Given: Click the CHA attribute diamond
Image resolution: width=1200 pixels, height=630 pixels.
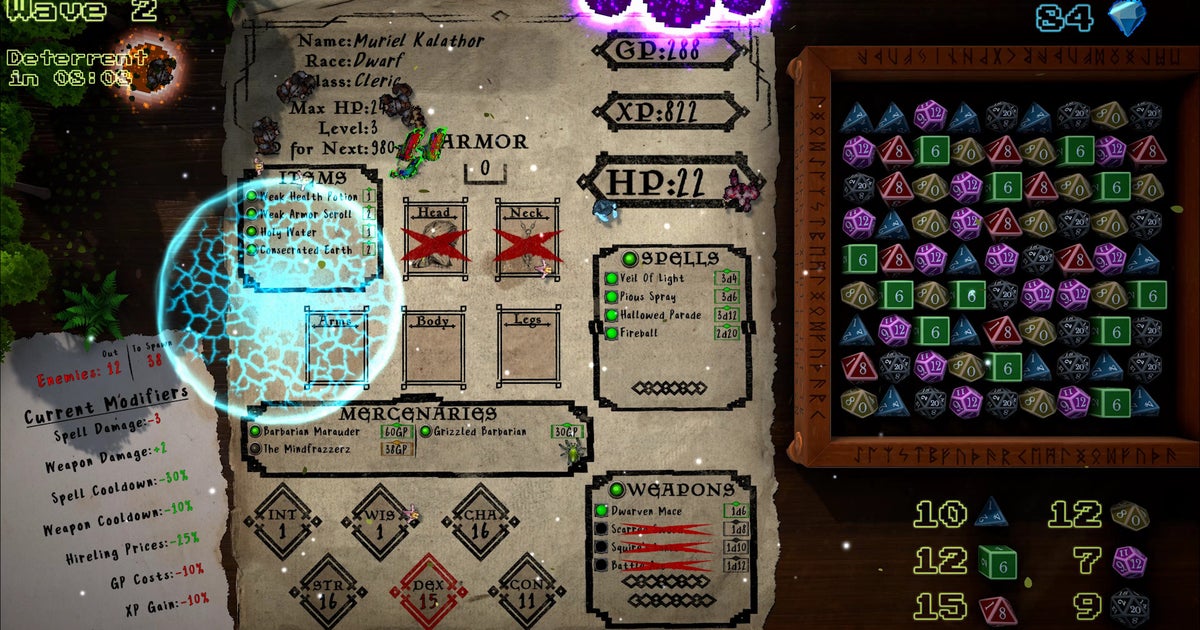Looking at the screenshot, I should [x=482, y=522].
